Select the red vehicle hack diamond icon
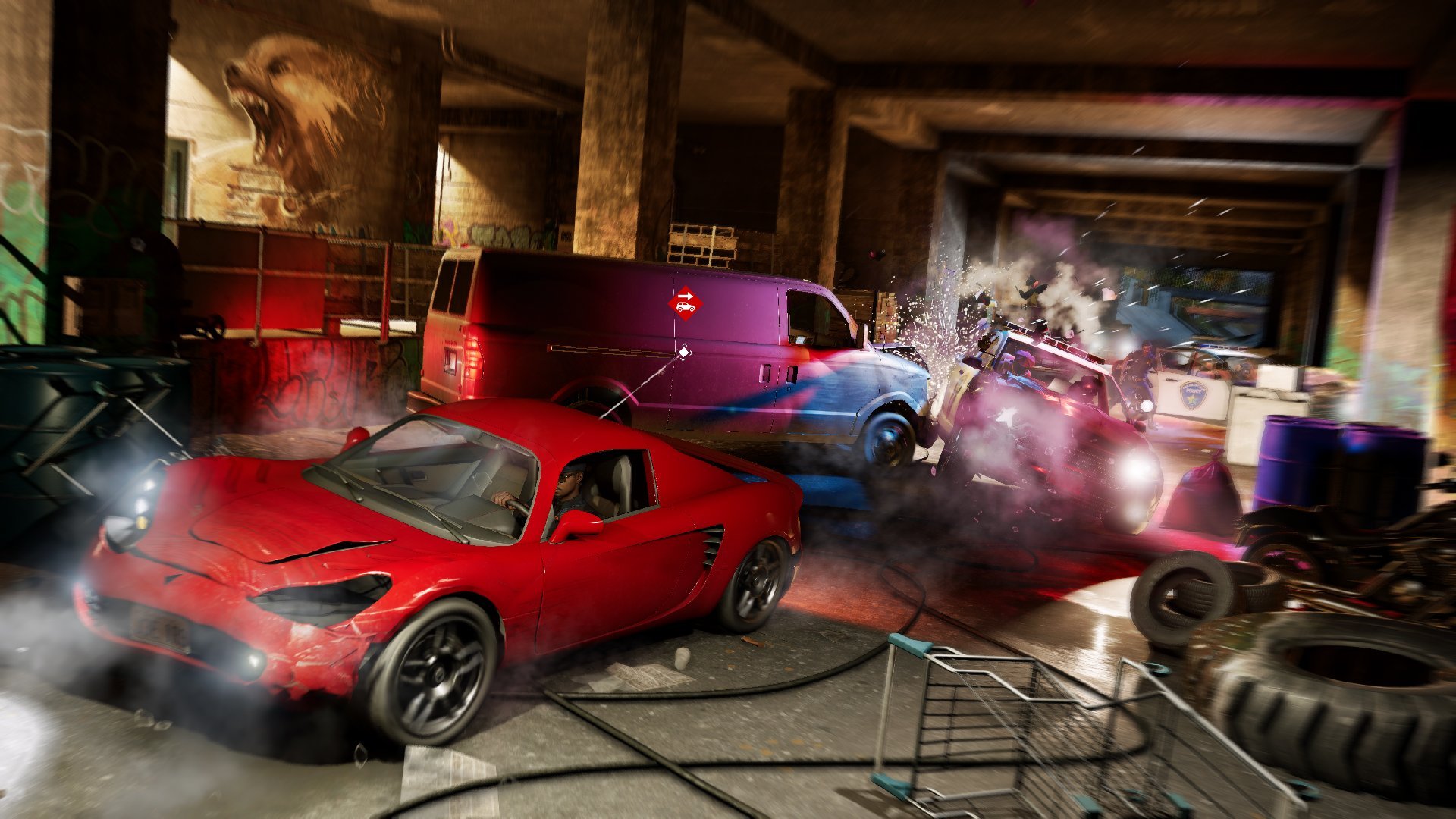 [x=685, y=303]
